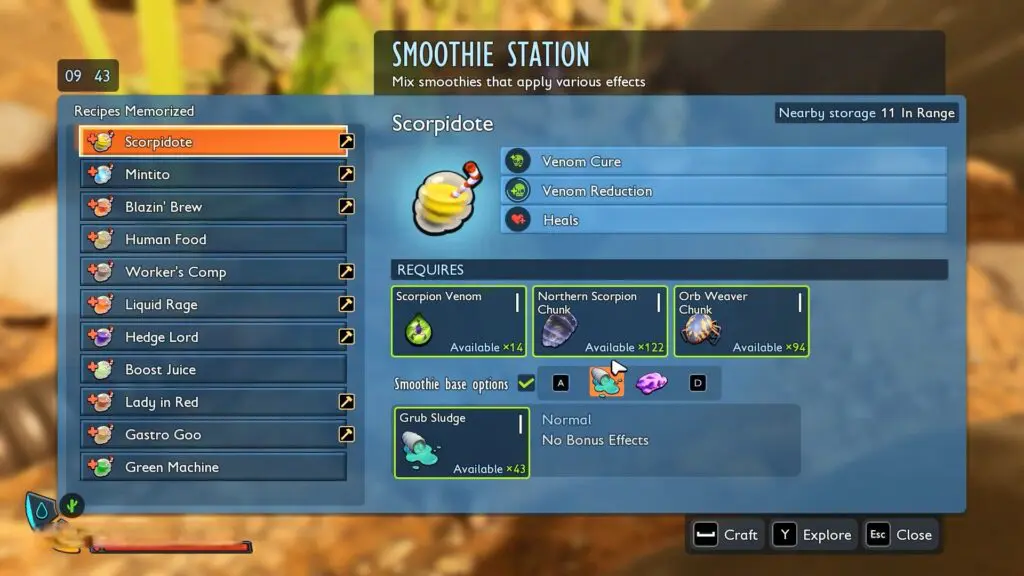This screenshot has height=576, width=1024.
Task: Pick the Worker's Comp recipe
Action: pyautogui.click(x=213, y=272)
